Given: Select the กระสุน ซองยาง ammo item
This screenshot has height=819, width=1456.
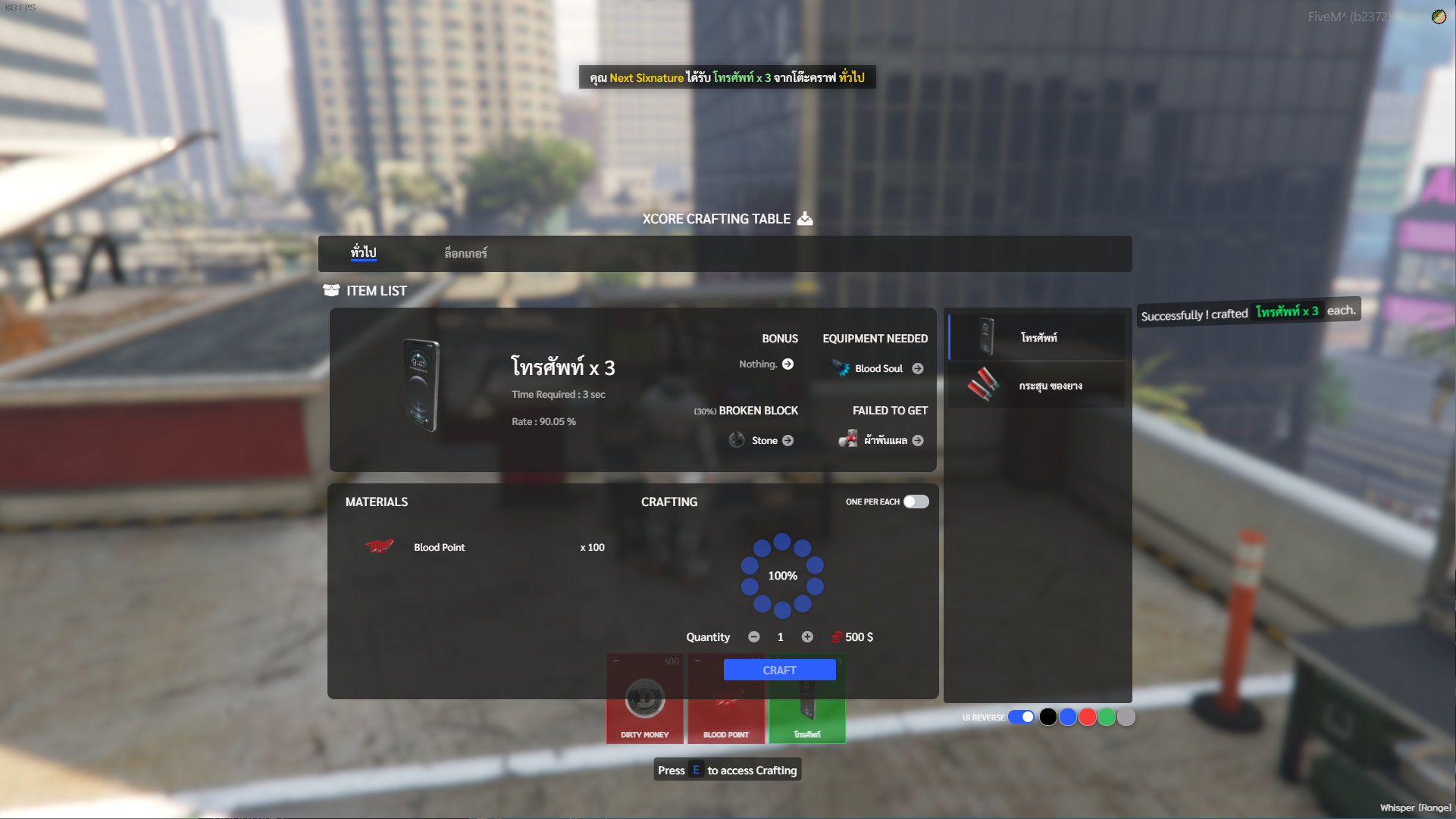Looking at the screenshot, I should tap(1037, 385).
